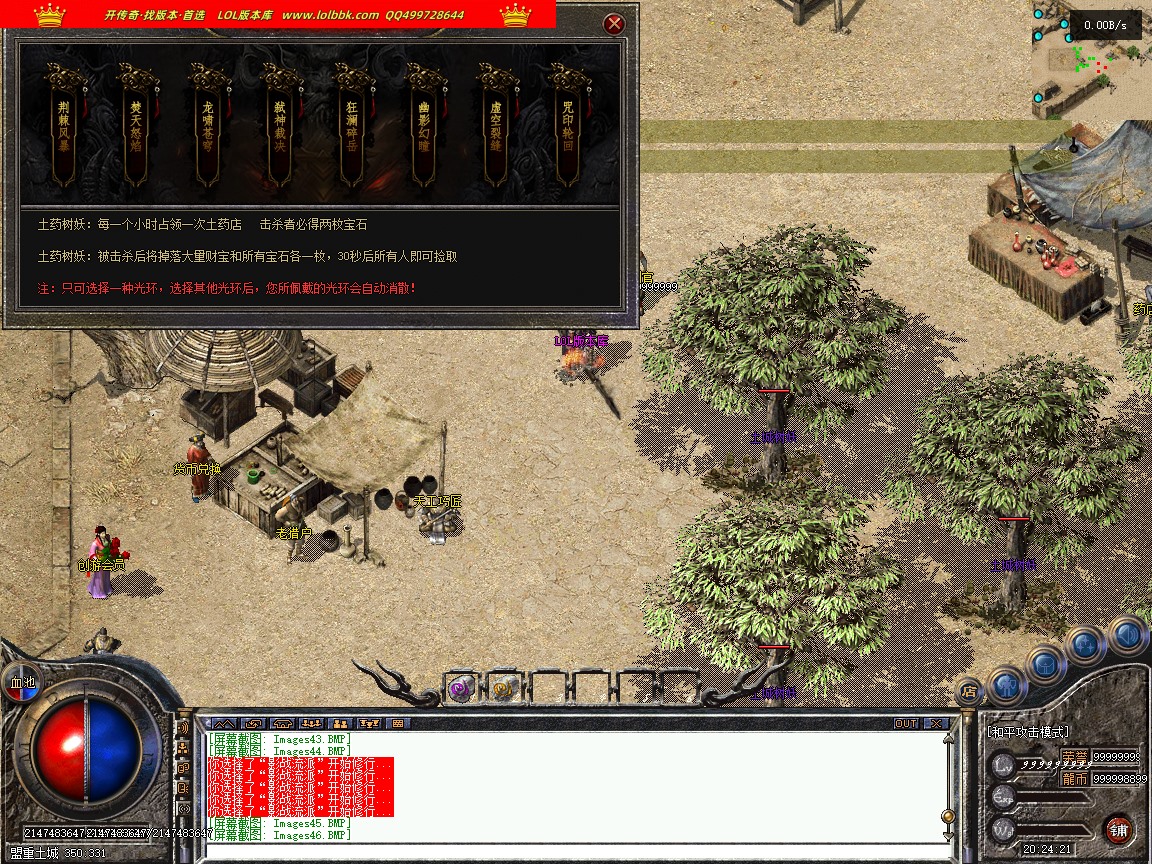Open the red 铺 stall button
This screenshot has height=864, width=1152.
click(x=1118, y=829)
